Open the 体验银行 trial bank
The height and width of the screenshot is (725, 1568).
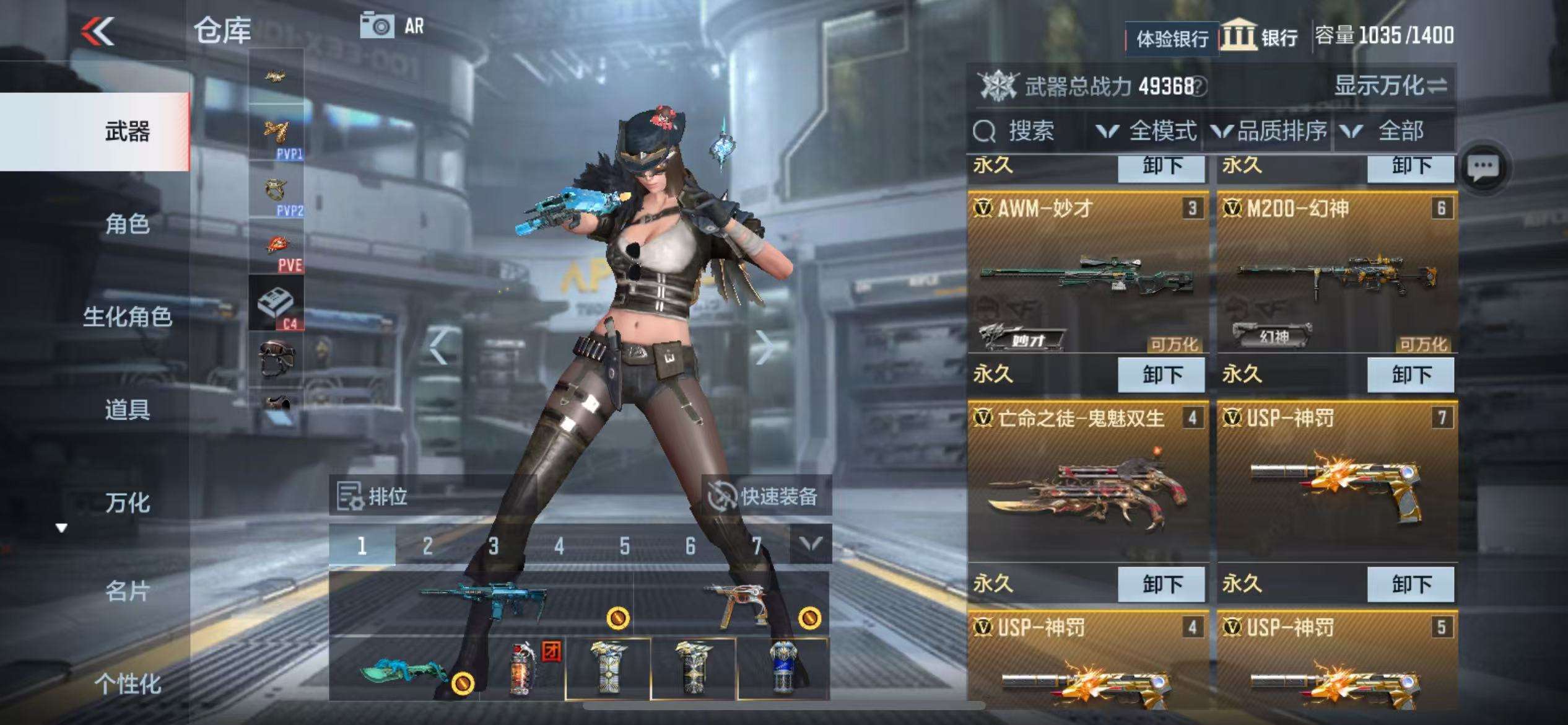(x=1172, y=39)
